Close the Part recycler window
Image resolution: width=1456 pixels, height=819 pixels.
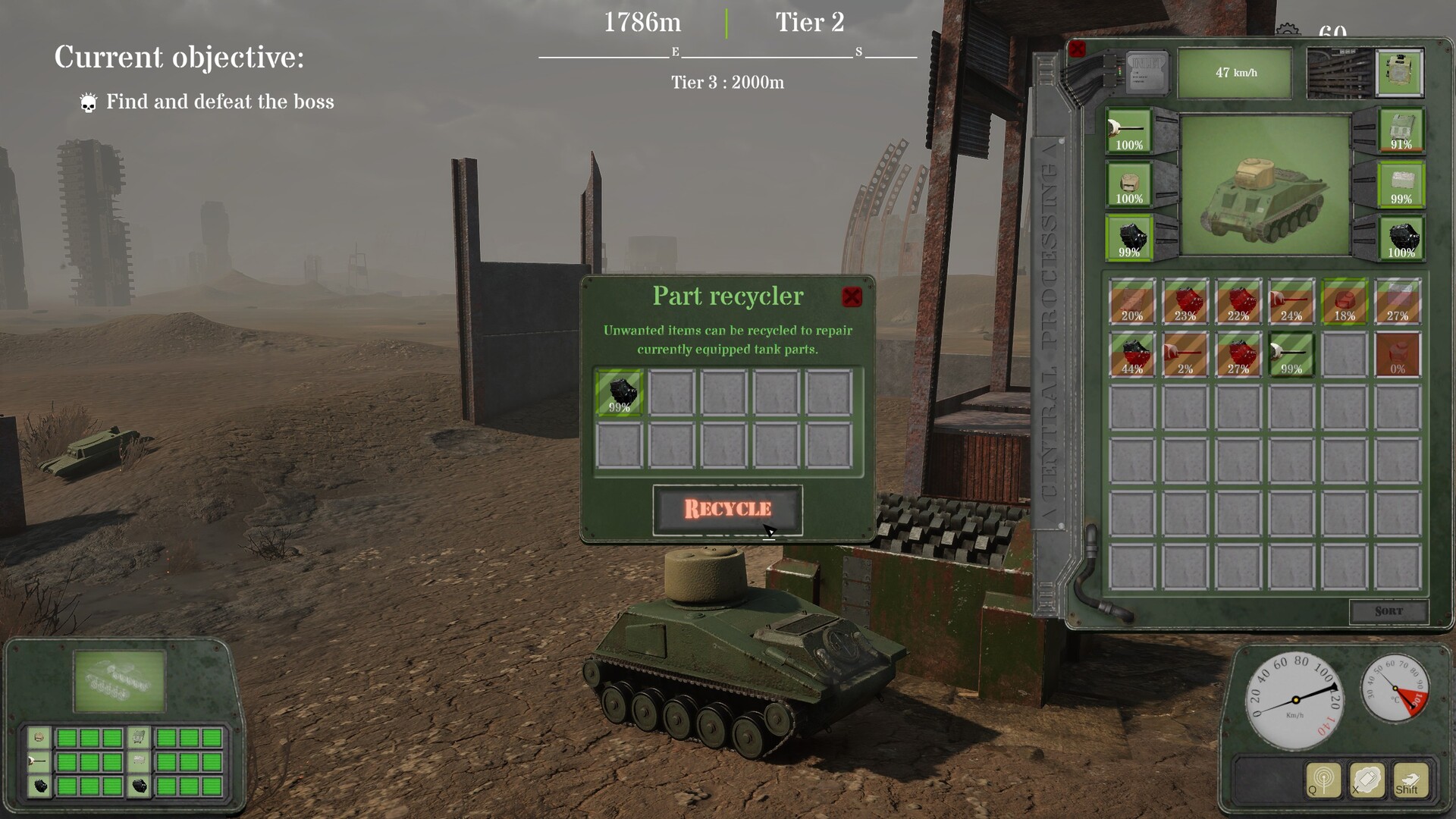[x=852, y=296]
